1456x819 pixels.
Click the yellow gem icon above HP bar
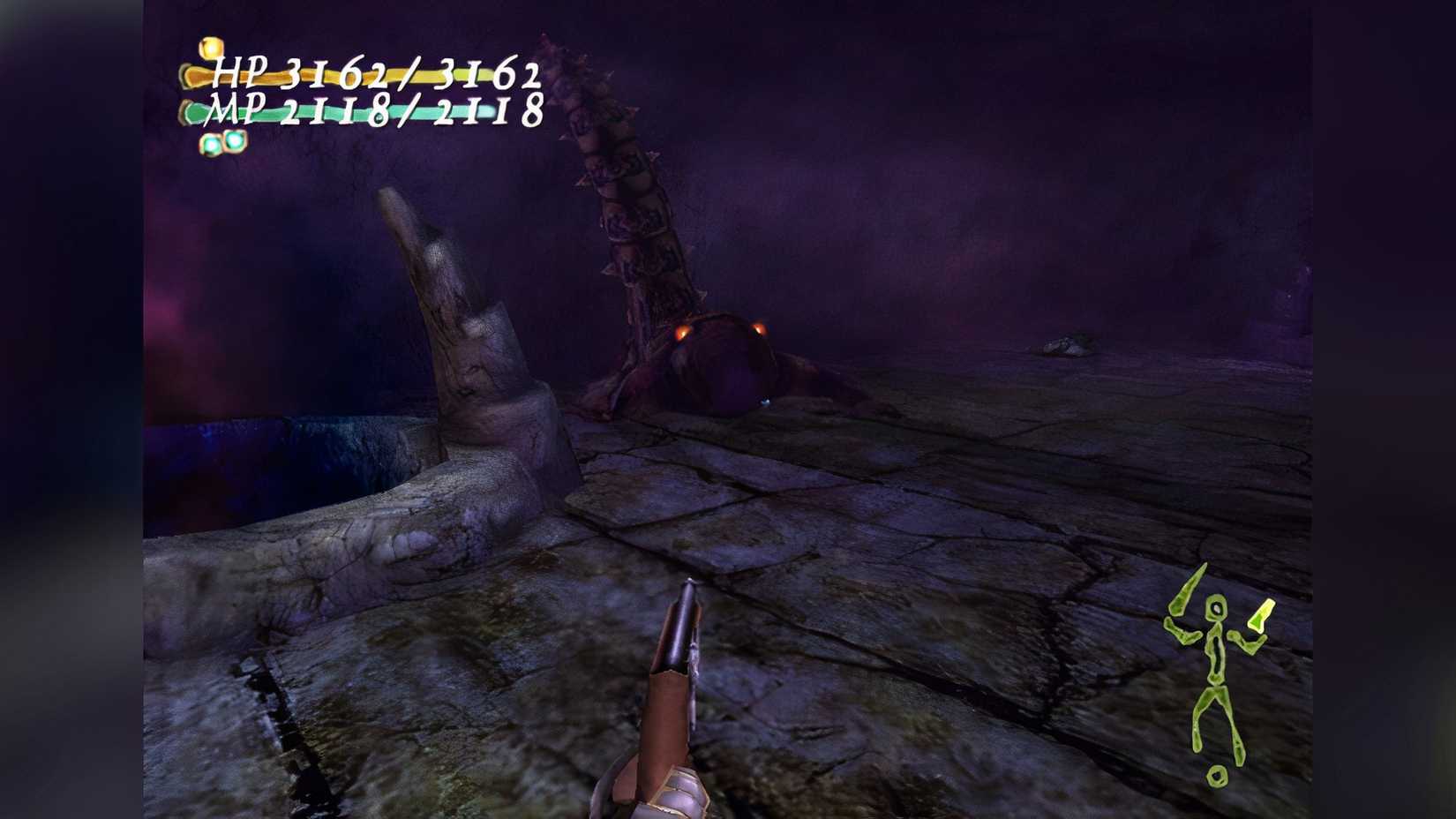pos(210,47)
